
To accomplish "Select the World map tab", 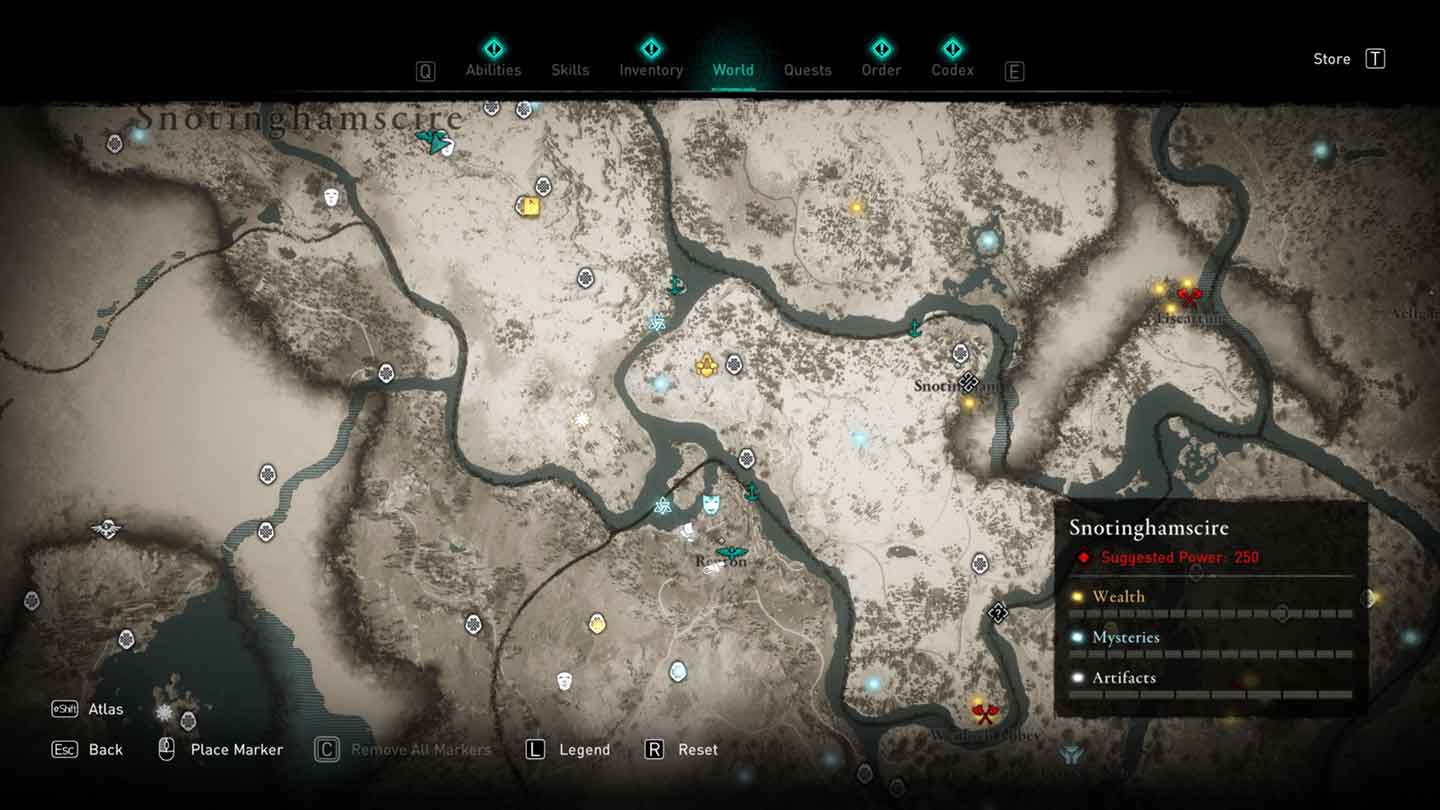I will click(x=733, y=70).
